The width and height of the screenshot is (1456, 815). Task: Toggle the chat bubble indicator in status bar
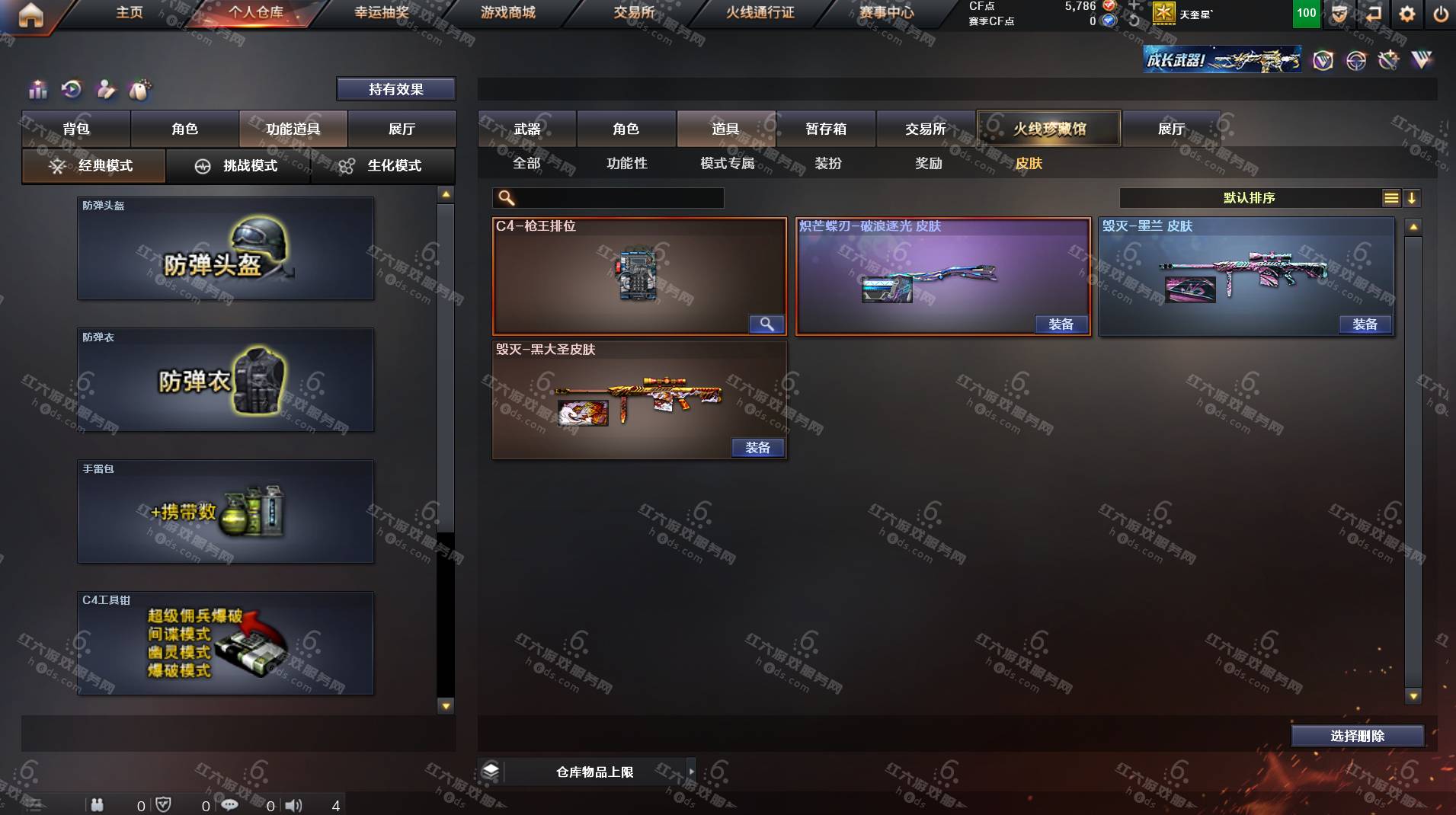point(230,804)
